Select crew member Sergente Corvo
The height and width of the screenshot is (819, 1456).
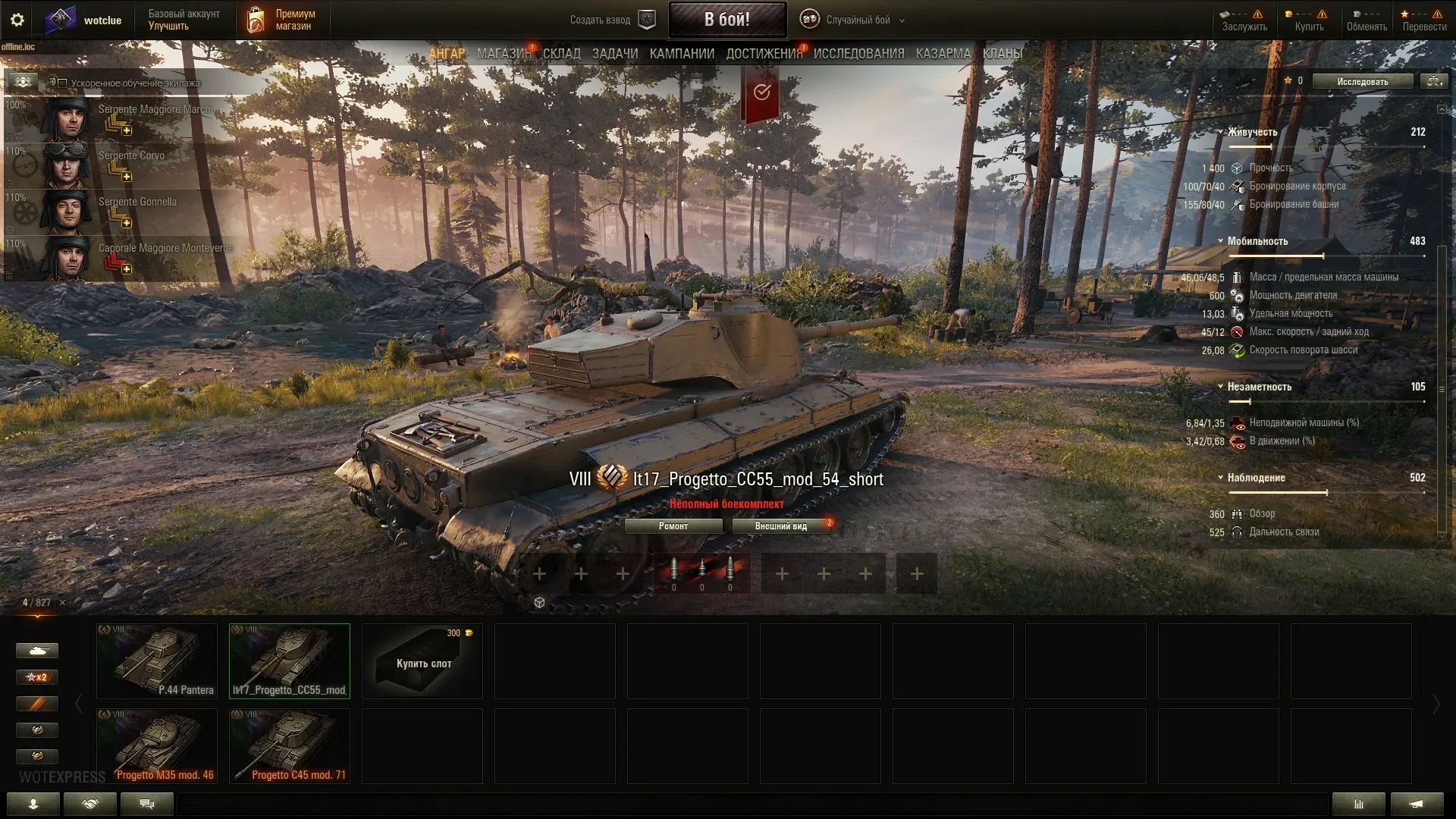(x=130, y=156)
